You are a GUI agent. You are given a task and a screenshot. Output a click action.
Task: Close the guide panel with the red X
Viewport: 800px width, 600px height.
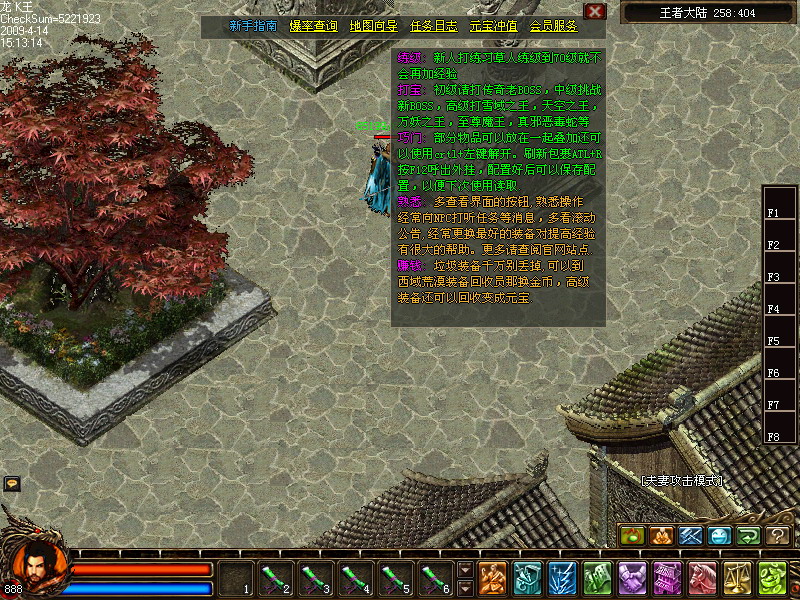(x=595, y=11)
